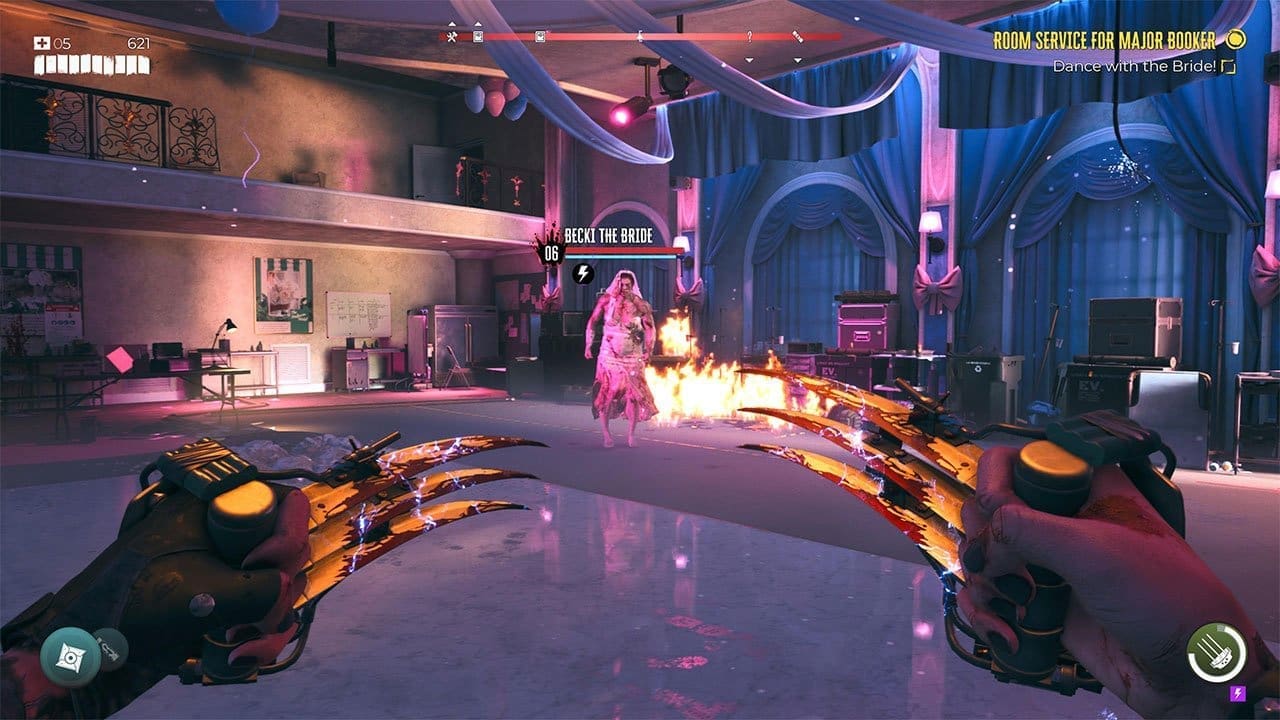Image resolution: width=1280 pixels, height=720 pixels.
Task: Click the ammo counter showing 621
Action: coord(140,42)
